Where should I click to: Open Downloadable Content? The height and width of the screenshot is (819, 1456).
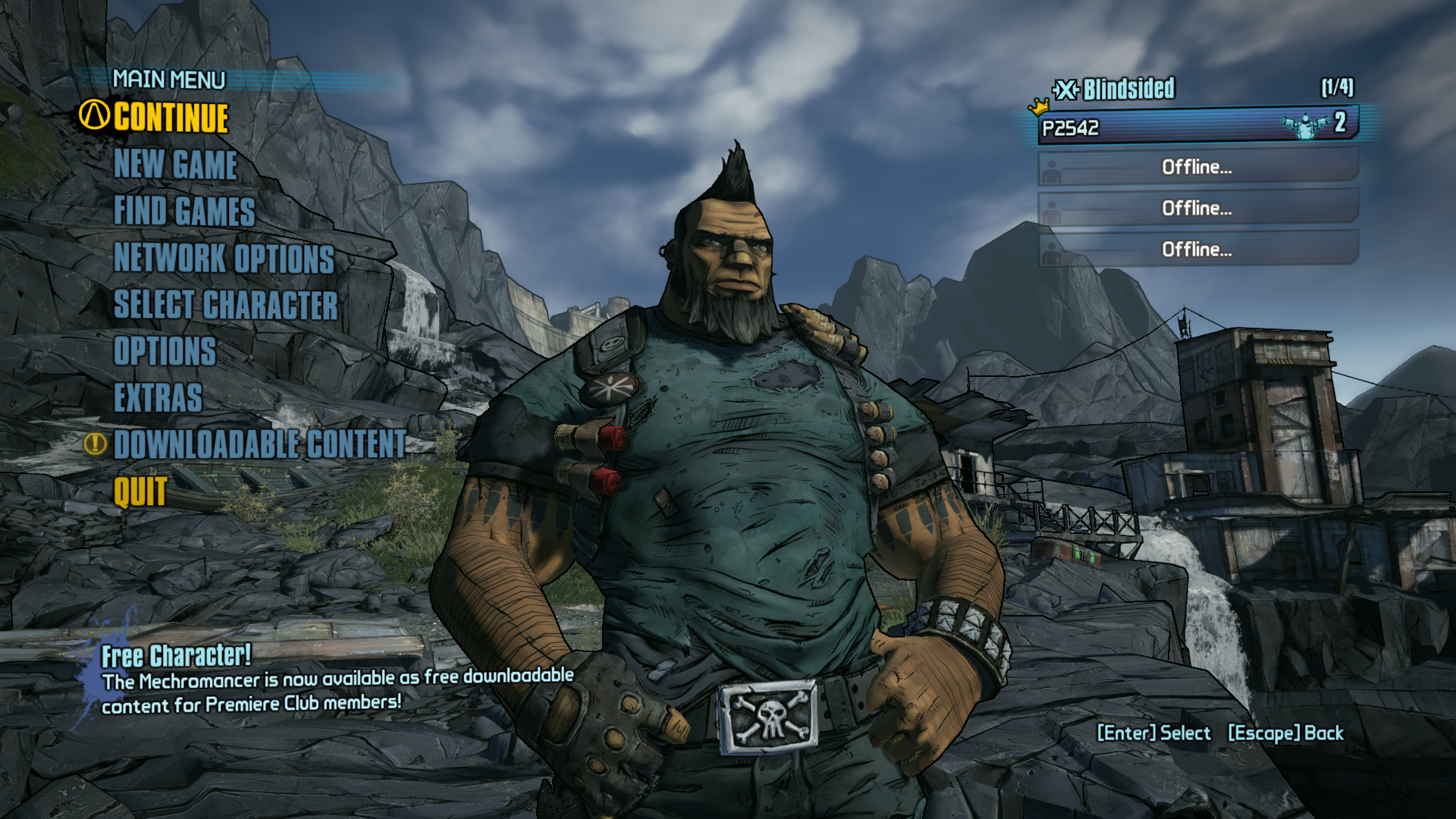(x=260, y=444)
